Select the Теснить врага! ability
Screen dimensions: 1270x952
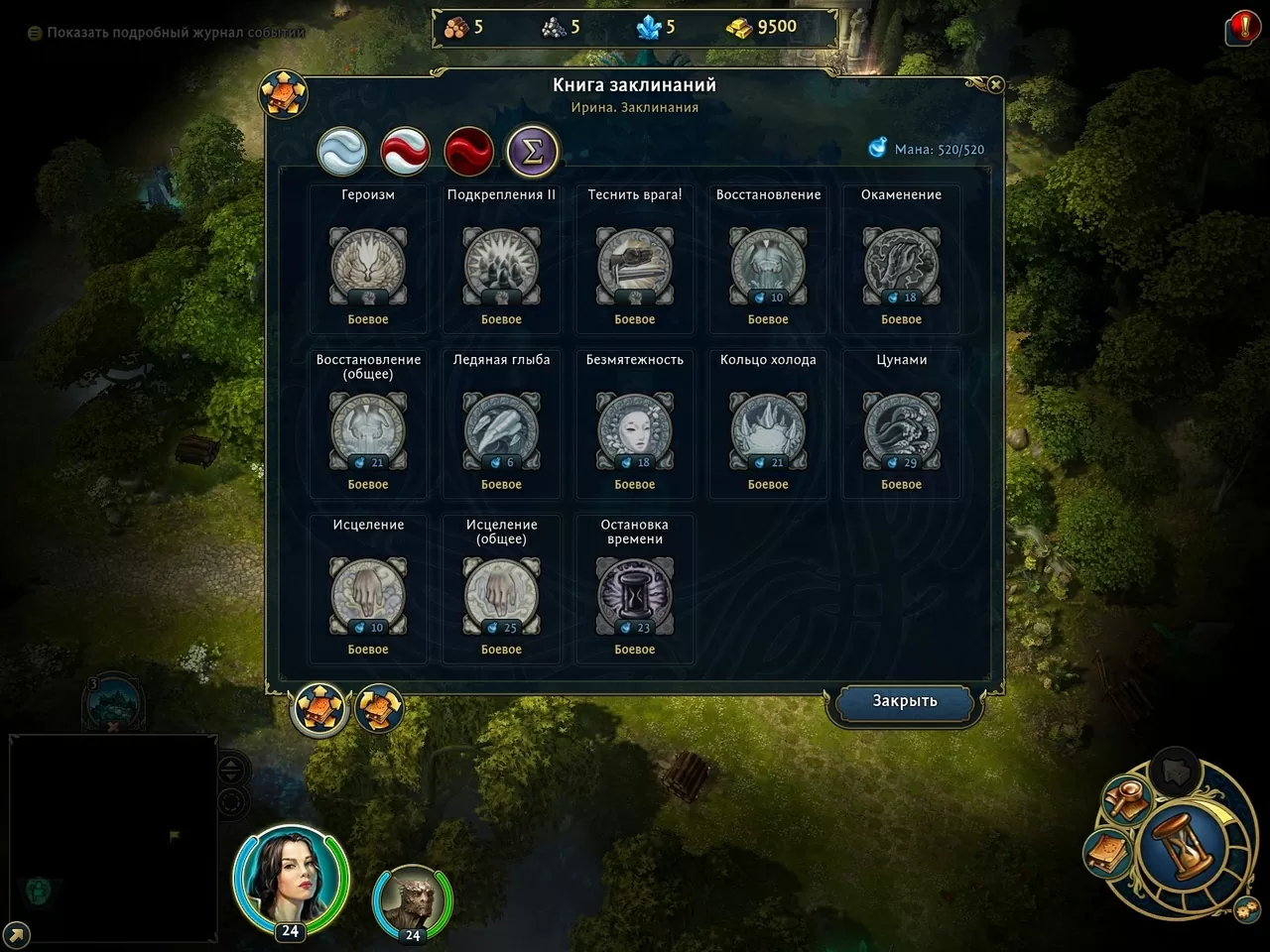pyautogui.click(x=635, y=266)
